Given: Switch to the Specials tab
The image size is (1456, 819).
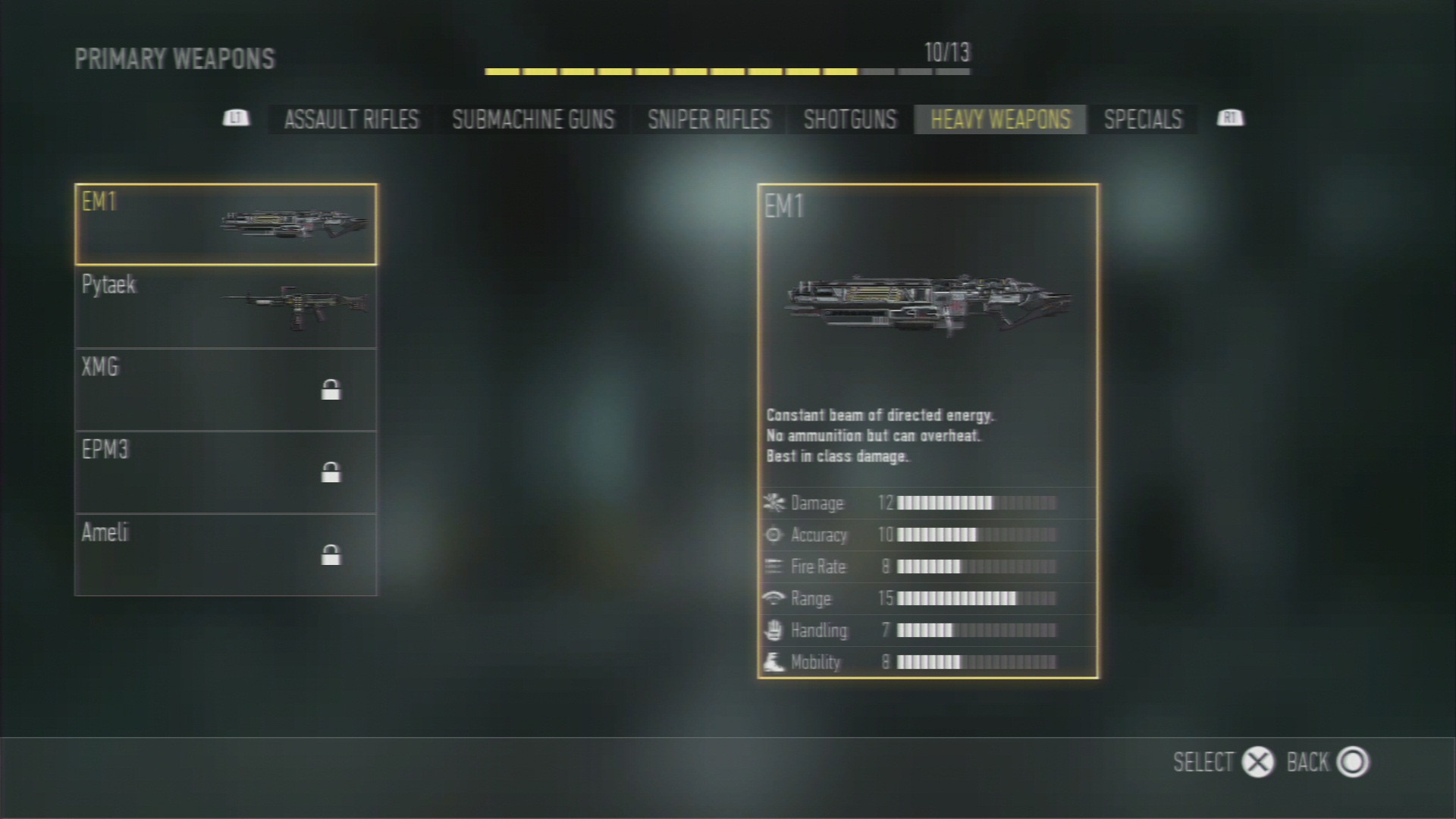Looking at the screenshot, I should 1143,120.
